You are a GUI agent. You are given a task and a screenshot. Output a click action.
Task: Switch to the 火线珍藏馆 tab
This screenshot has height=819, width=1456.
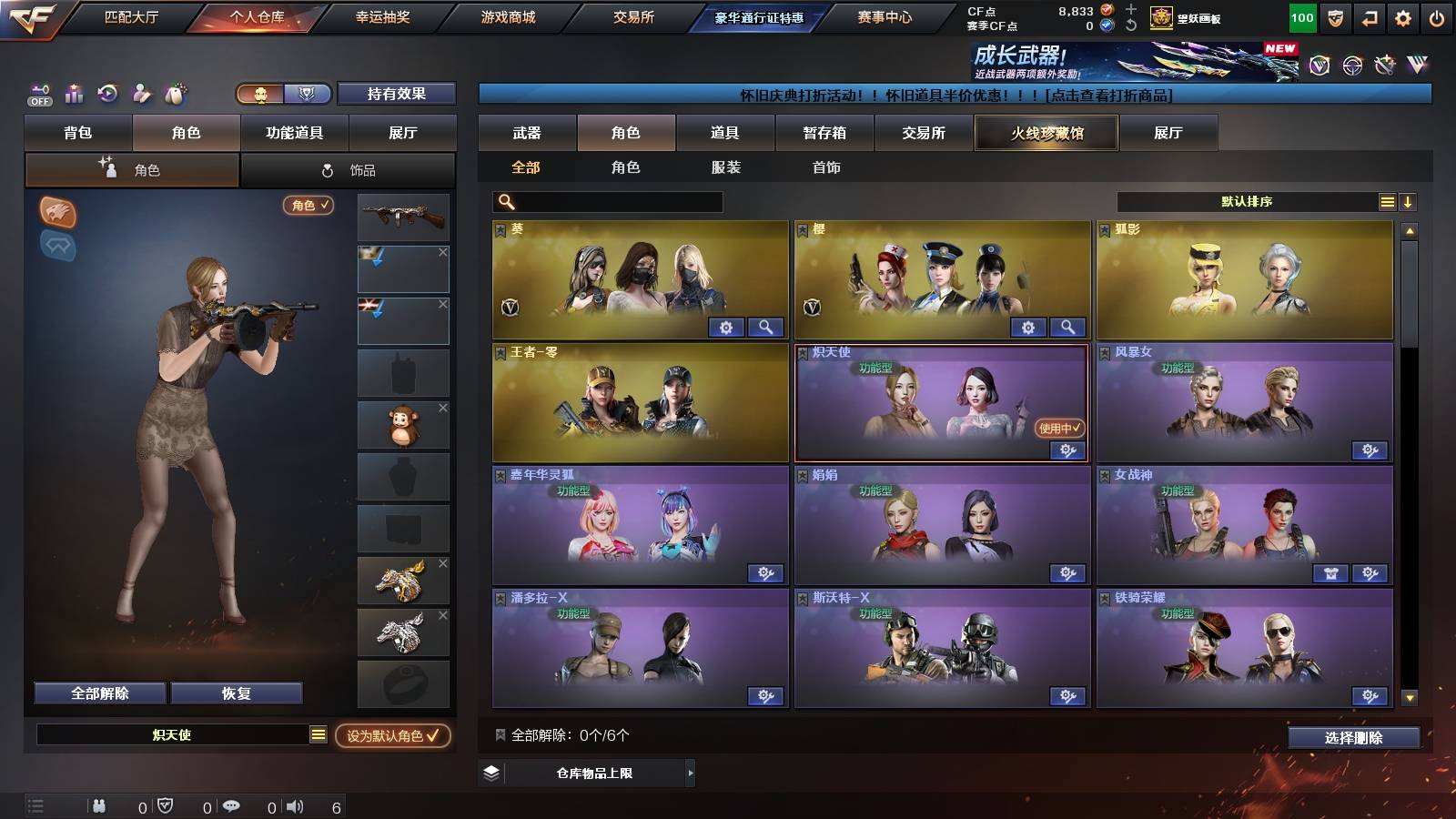pos(1046,133)
